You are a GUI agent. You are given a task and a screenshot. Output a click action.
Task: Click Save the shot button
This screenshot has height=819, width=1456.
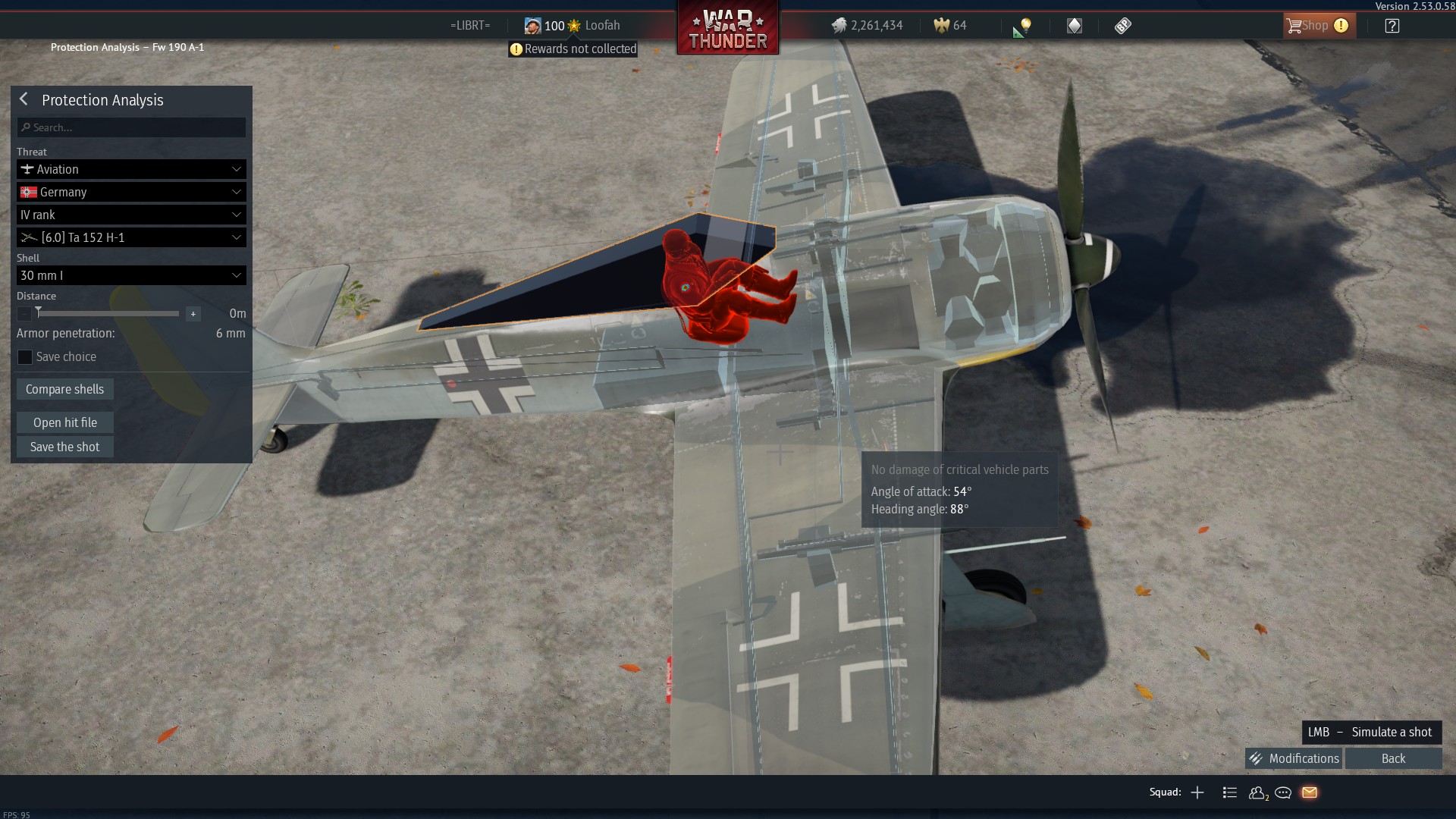(65, 447)
